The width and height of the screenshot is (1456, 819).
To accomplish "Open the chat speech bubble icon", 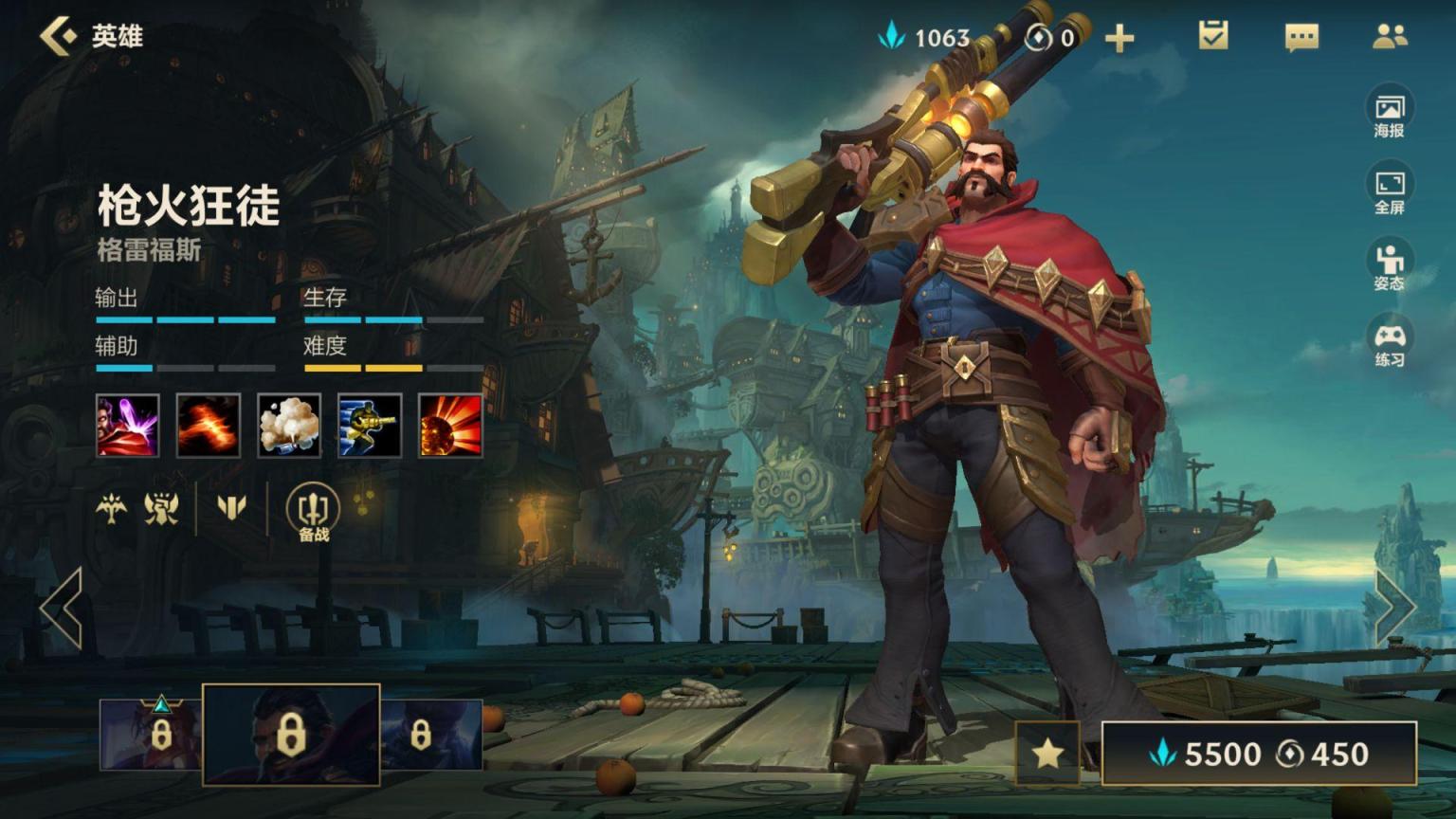I will (x=1301, y=38).
